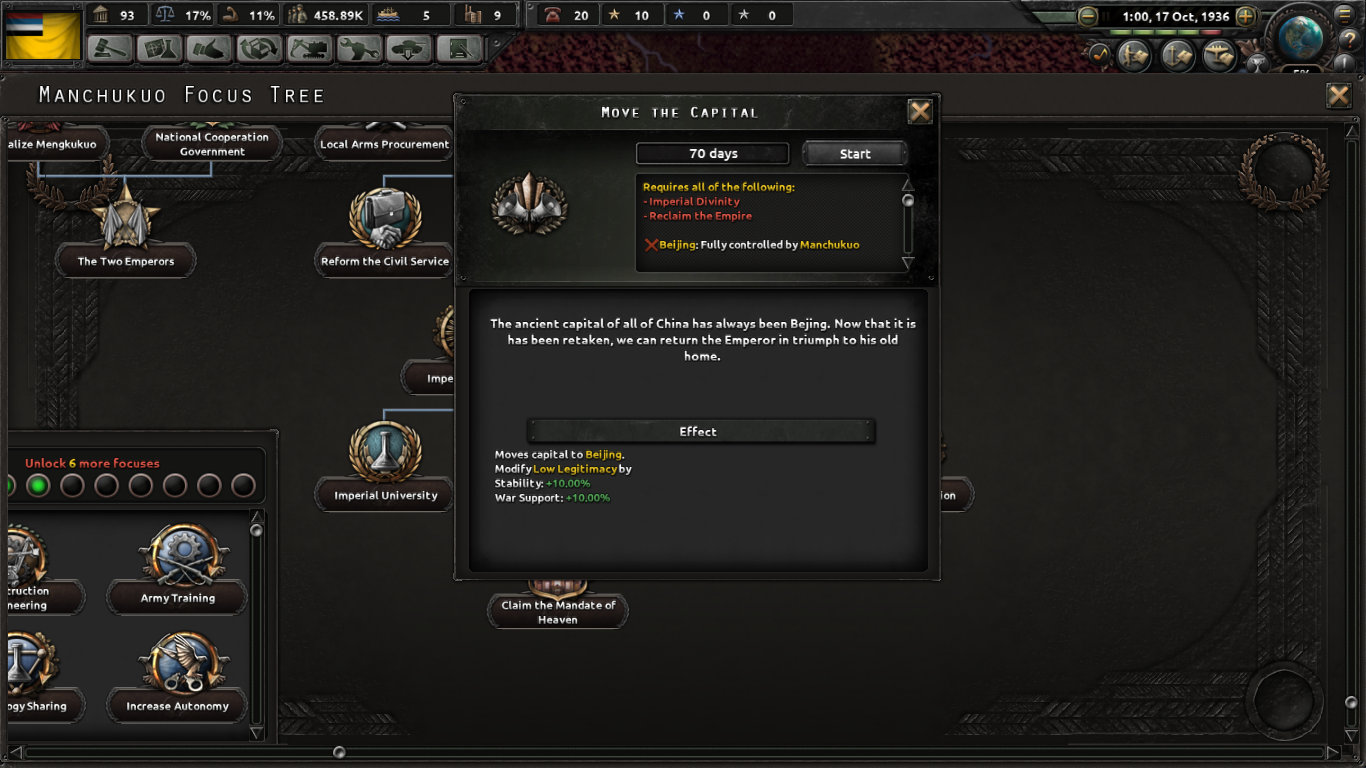Image resolution: width=1366 pixels, height=768 pixels.
Task: Open the research view flask icon
Action: coord(160,49)
